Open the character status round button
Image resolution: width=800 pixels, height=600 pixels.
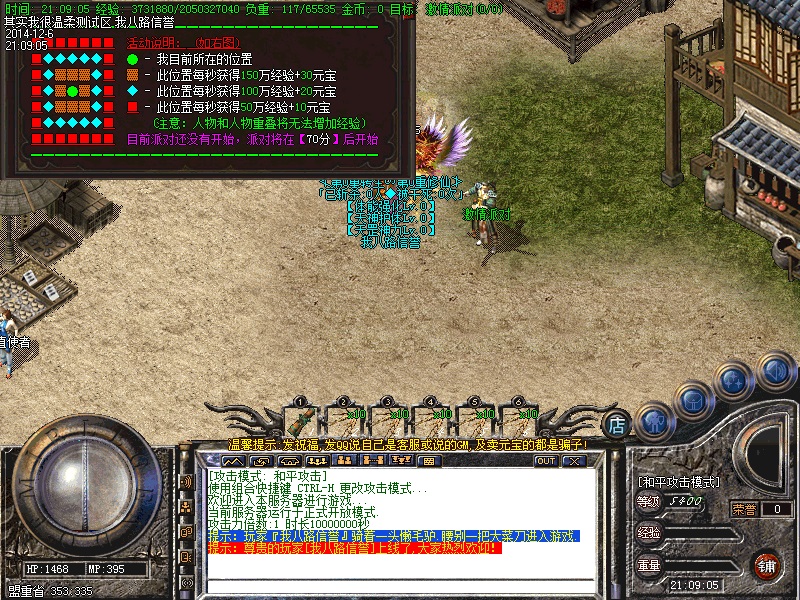[x=653, y=420]
